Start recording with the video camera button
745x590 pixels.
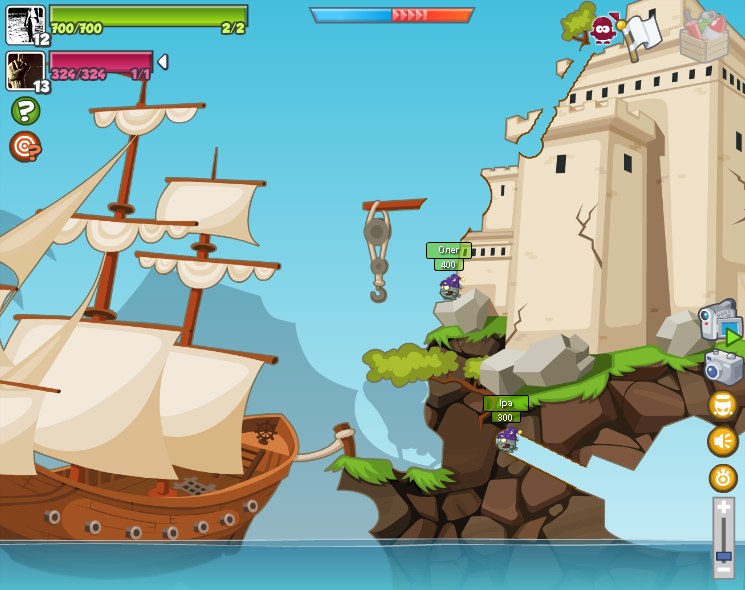click(x=719, y=322)
